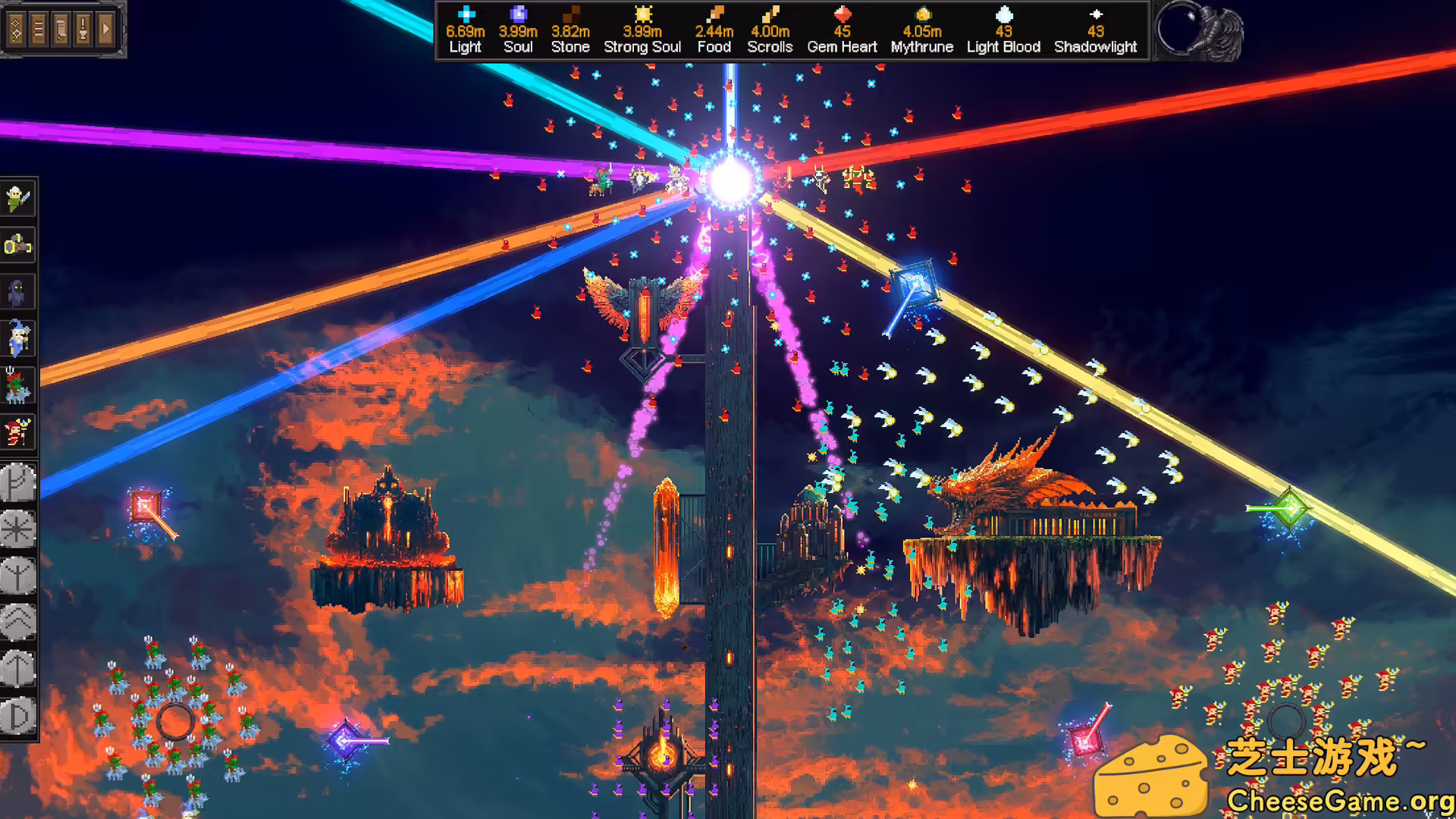
Task: Click the four-diamond icon in the top-left toolbar
Action: (15, 27)
